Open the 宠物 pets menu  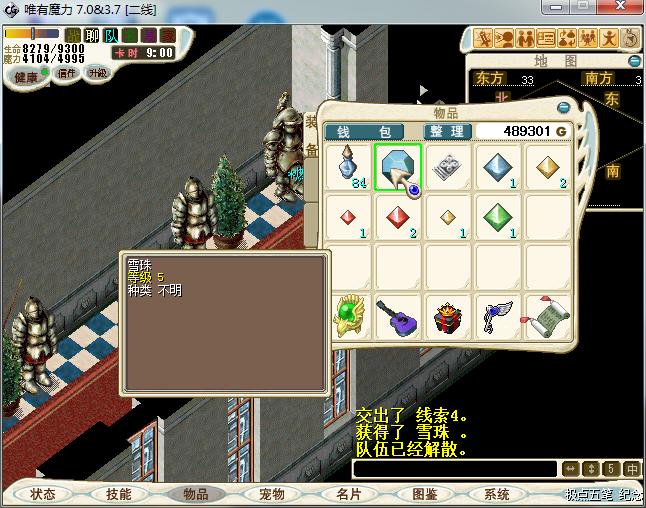click(x=271, y=494)
